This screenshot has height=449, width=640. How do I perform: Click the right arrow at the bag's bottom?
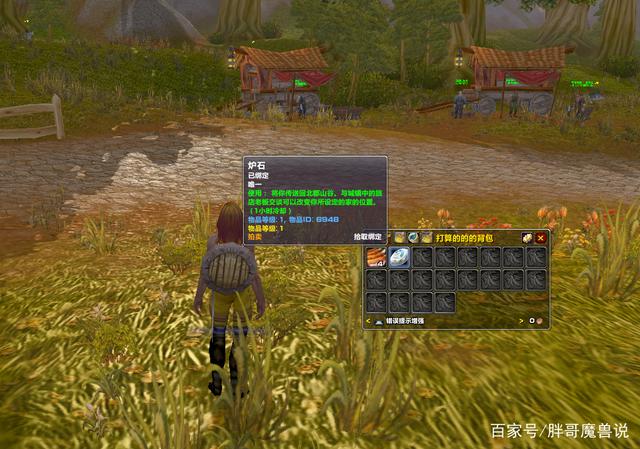coord(523,321)
